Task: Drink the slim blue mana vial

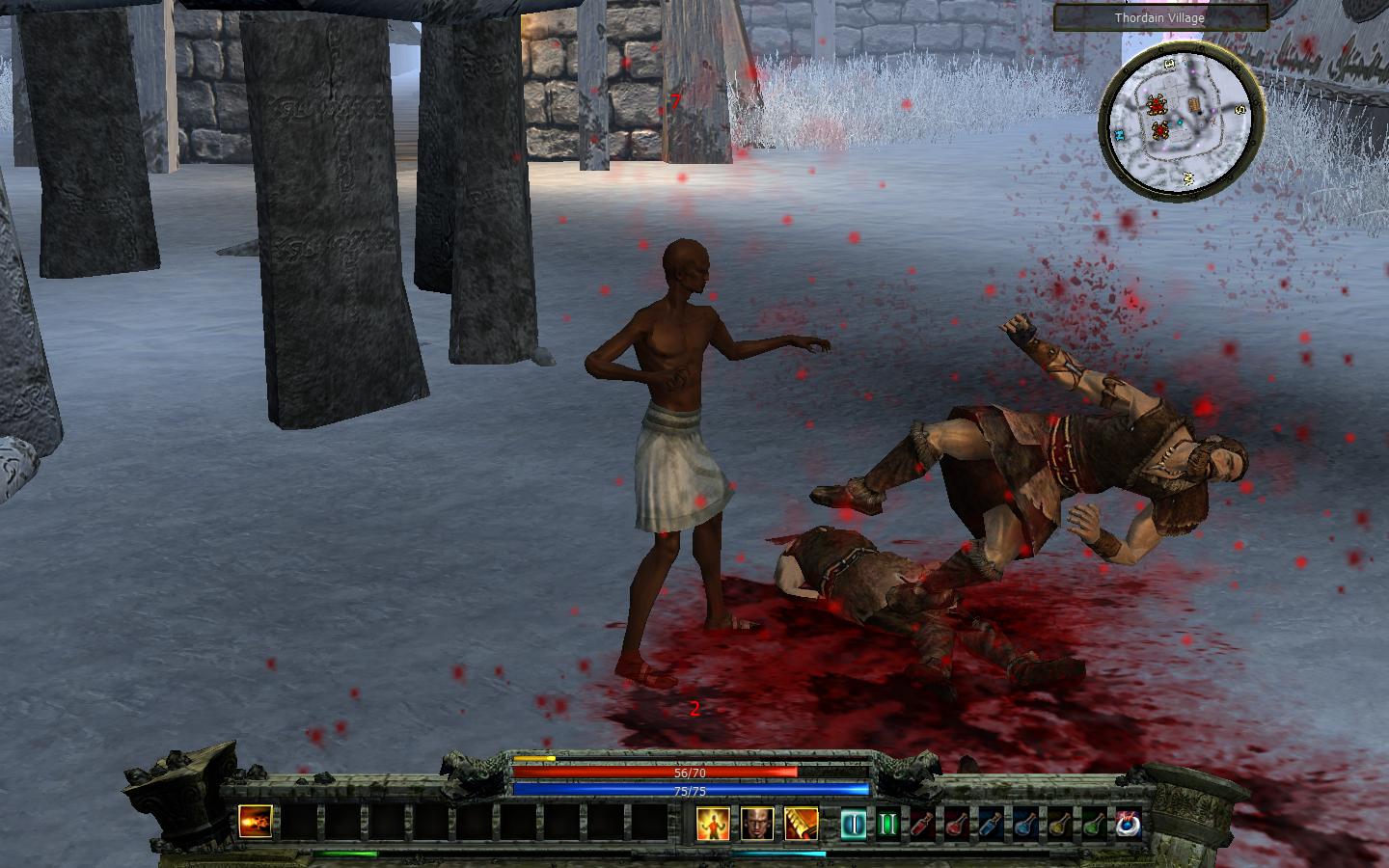Action: pyautogui.click(x=991, y=824)
